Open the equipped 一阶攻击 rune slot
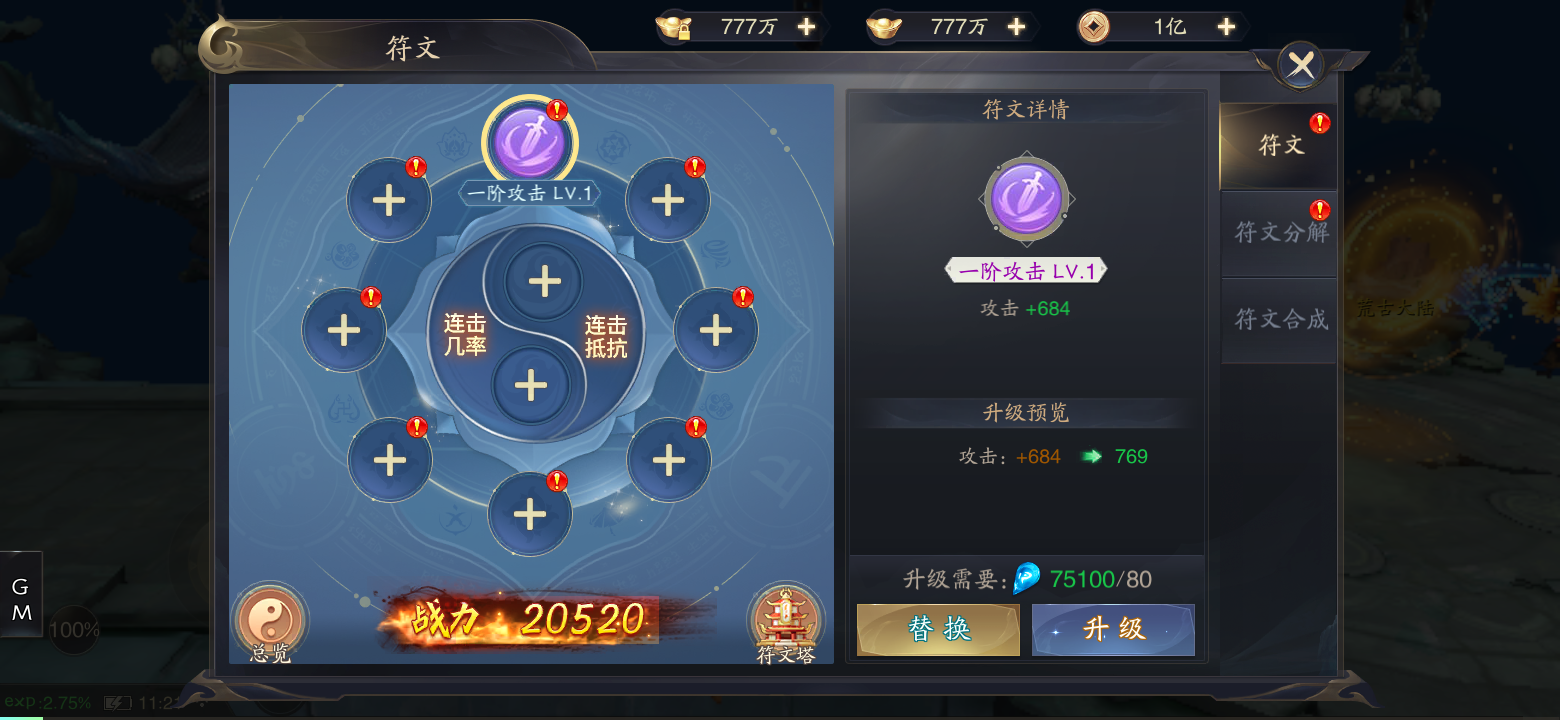Screen dimensions: 1560x720 pyautogui.click(x=530, y=143)
